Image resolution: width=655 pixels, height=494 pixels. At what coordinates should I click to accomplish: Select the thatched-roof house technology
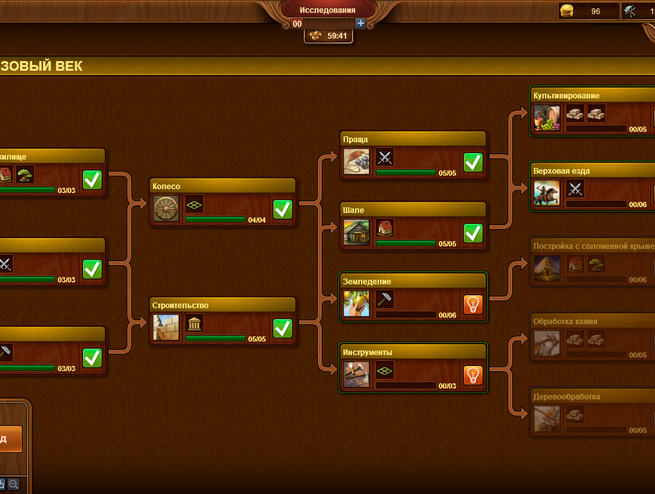tap(592, 260)
